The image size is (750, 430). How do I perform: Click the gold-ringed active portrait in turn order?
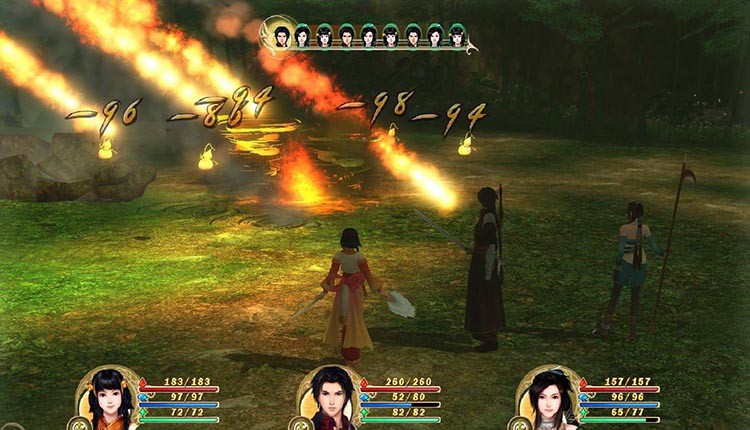[x=280, y=36]
